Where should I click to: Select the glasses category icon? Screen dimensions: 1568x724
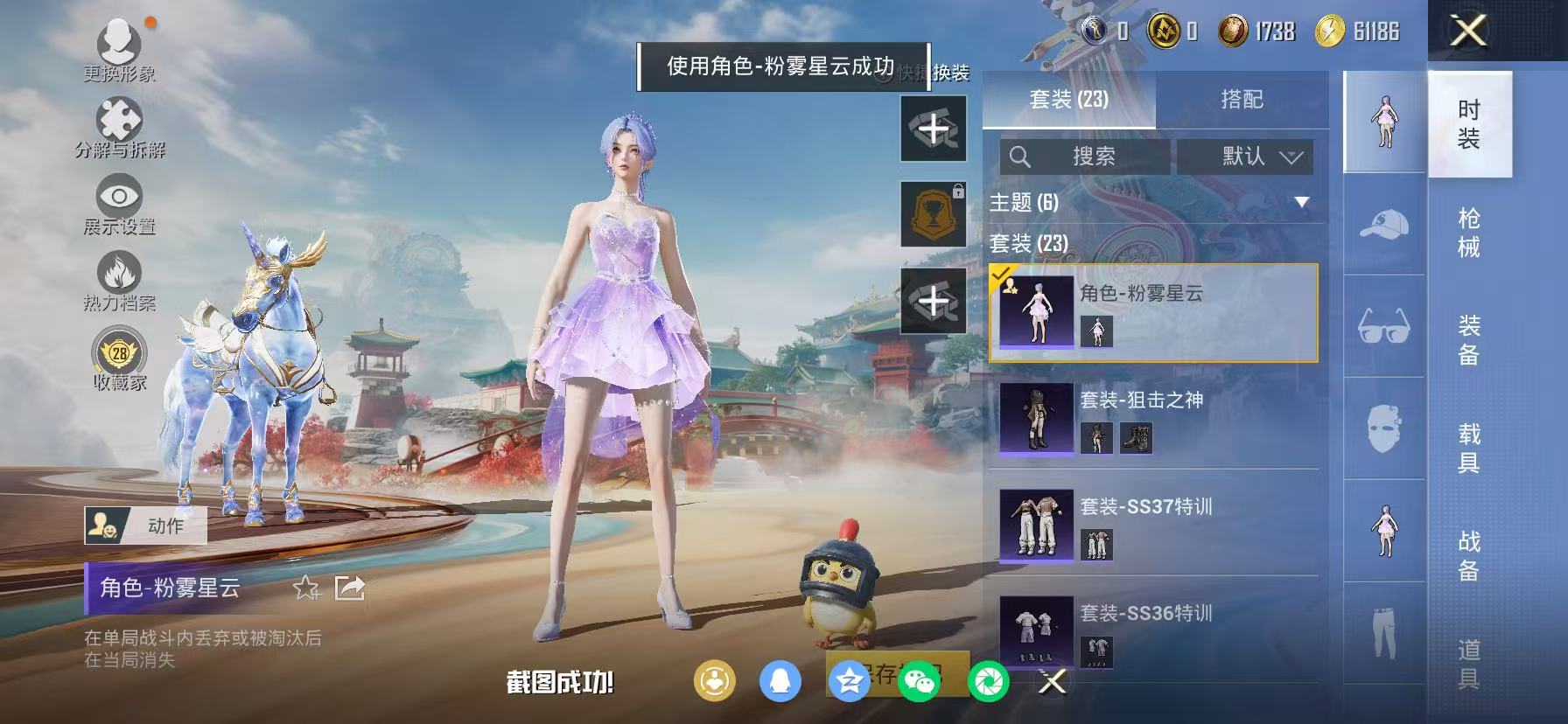coord(1383,326)
